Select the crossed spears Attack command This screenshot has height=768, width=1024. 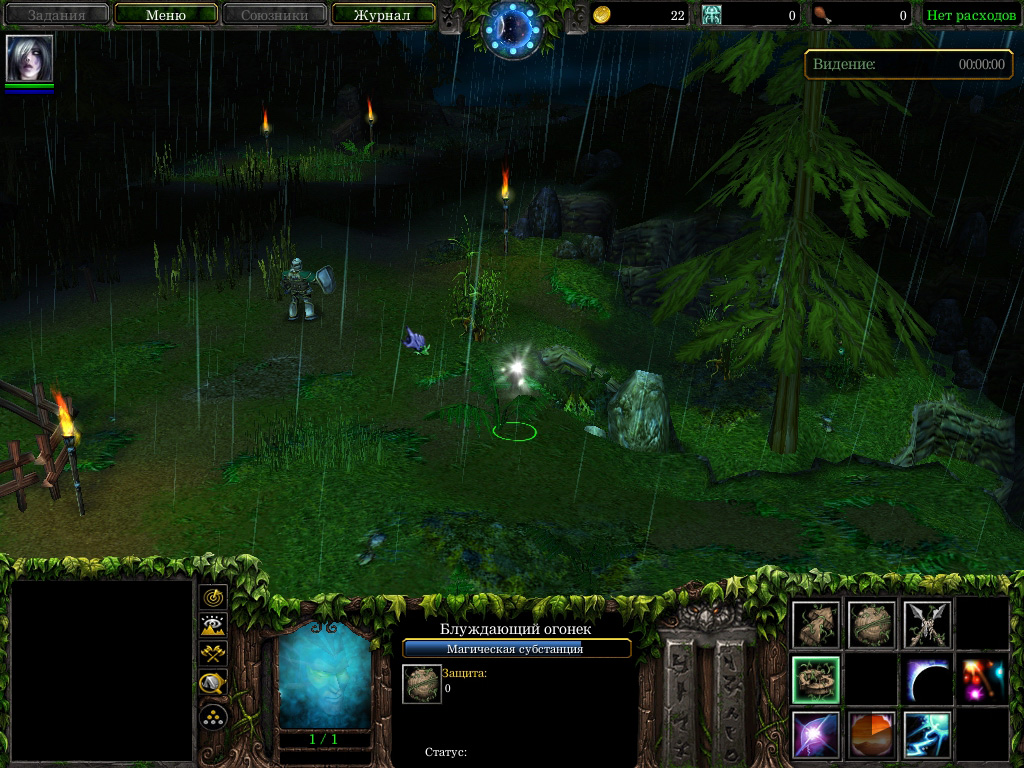pos(927,625)
